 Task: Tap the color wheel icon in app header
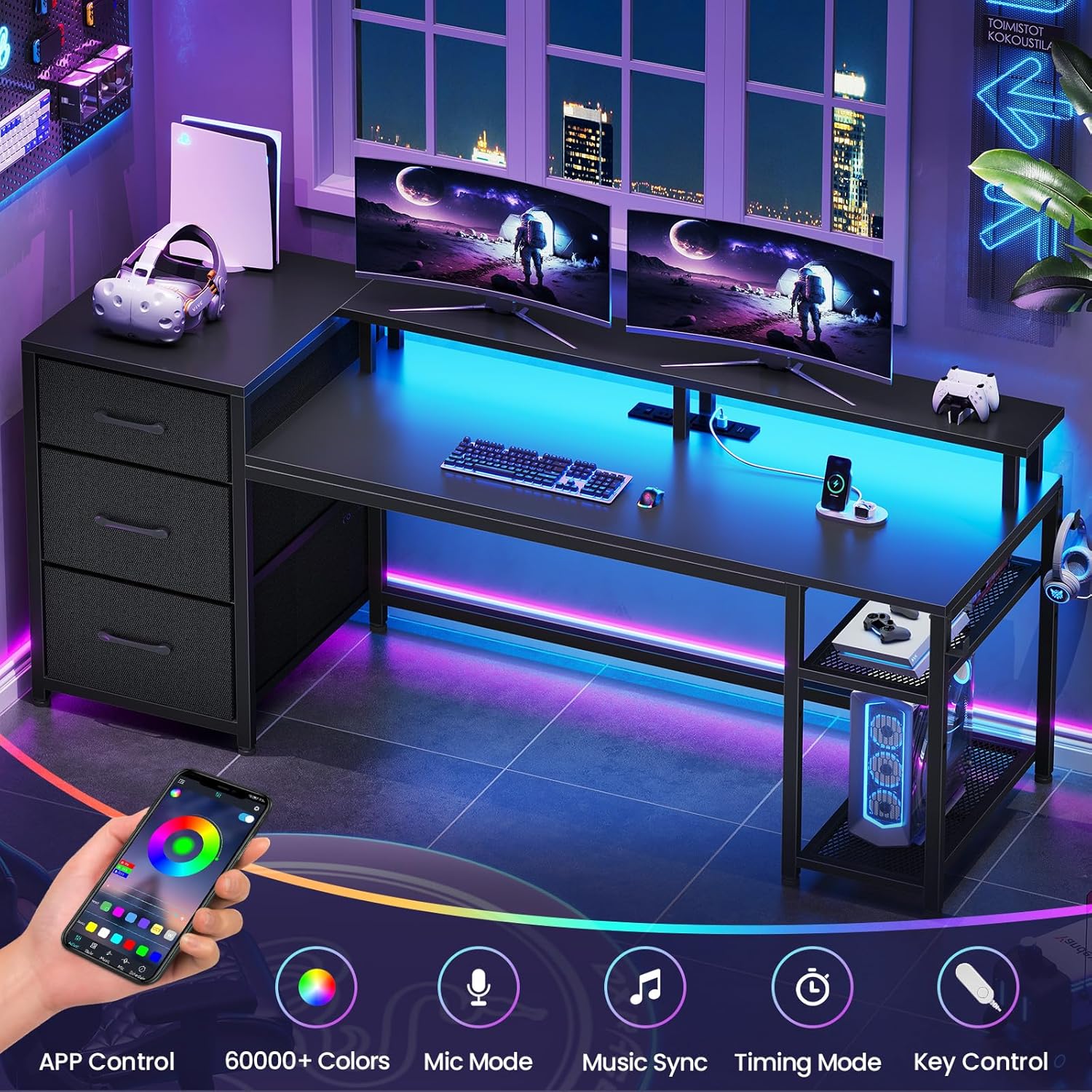click(177, 794)
